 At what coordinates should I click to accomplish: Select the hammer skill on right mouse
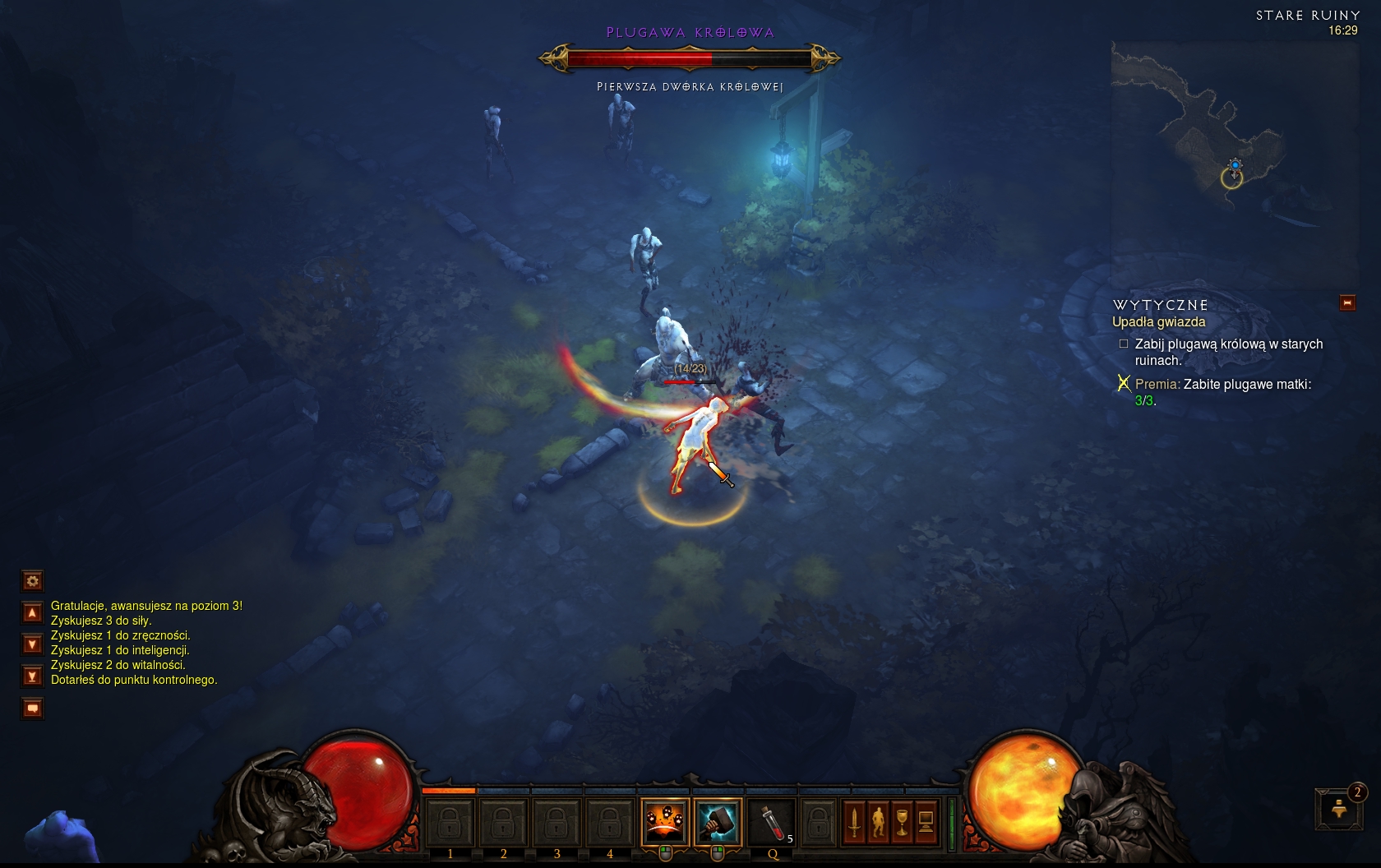718,820
